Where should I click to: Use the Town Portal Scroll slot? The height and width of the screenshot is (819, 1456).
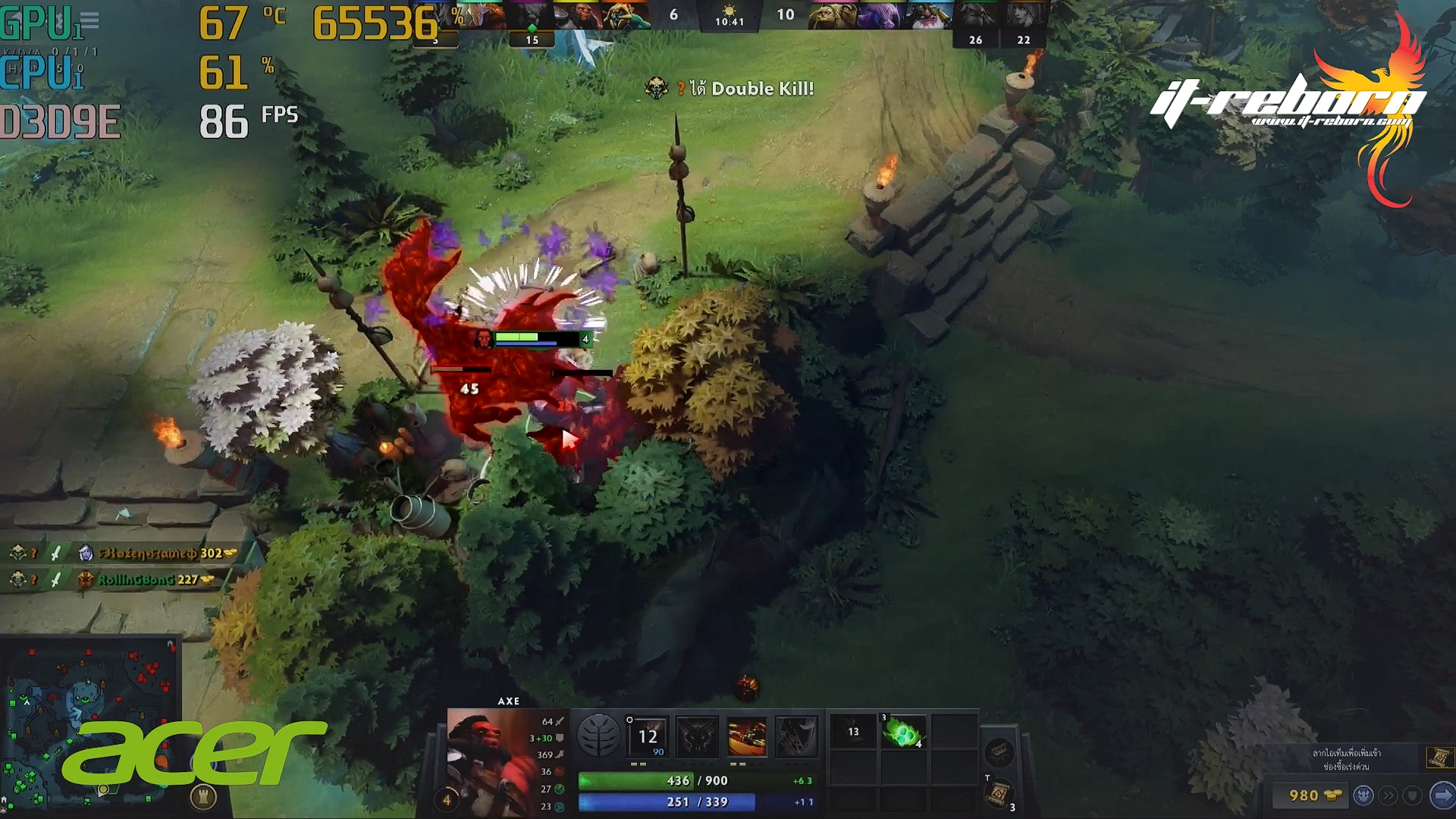coord(999,794)
